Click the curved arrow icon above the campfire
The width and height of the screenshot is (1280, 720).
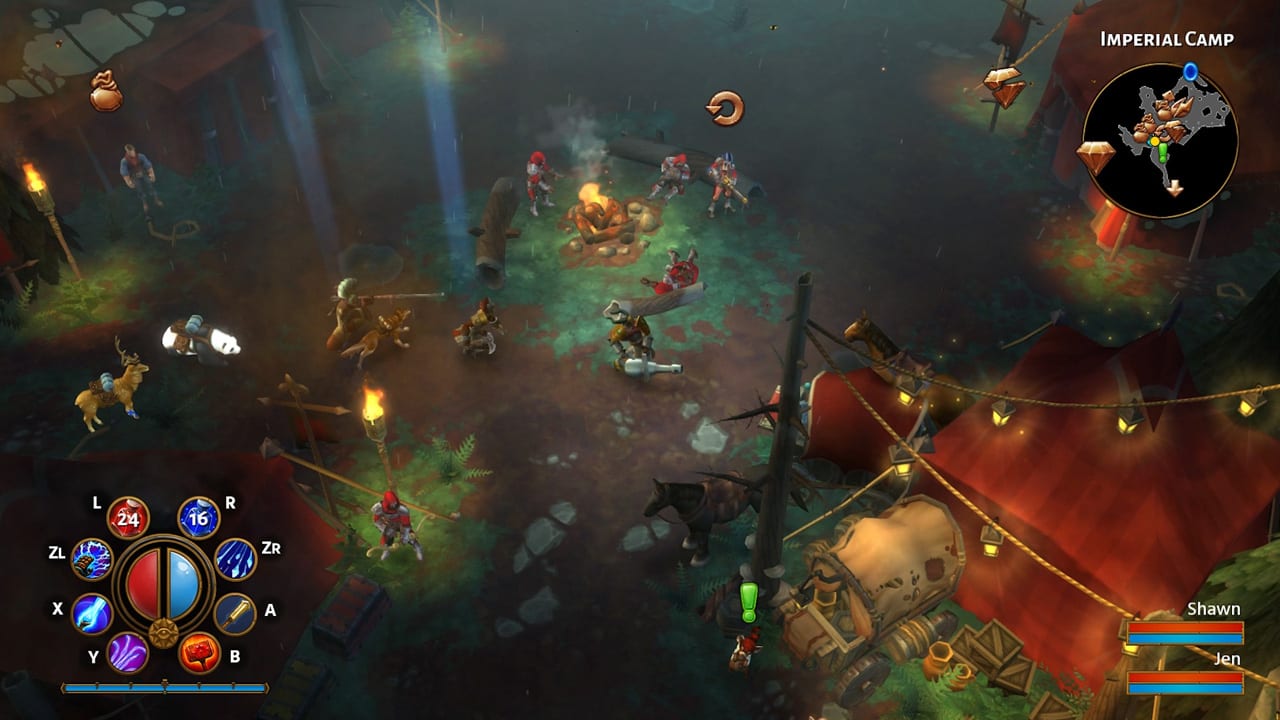coord(723,106)
